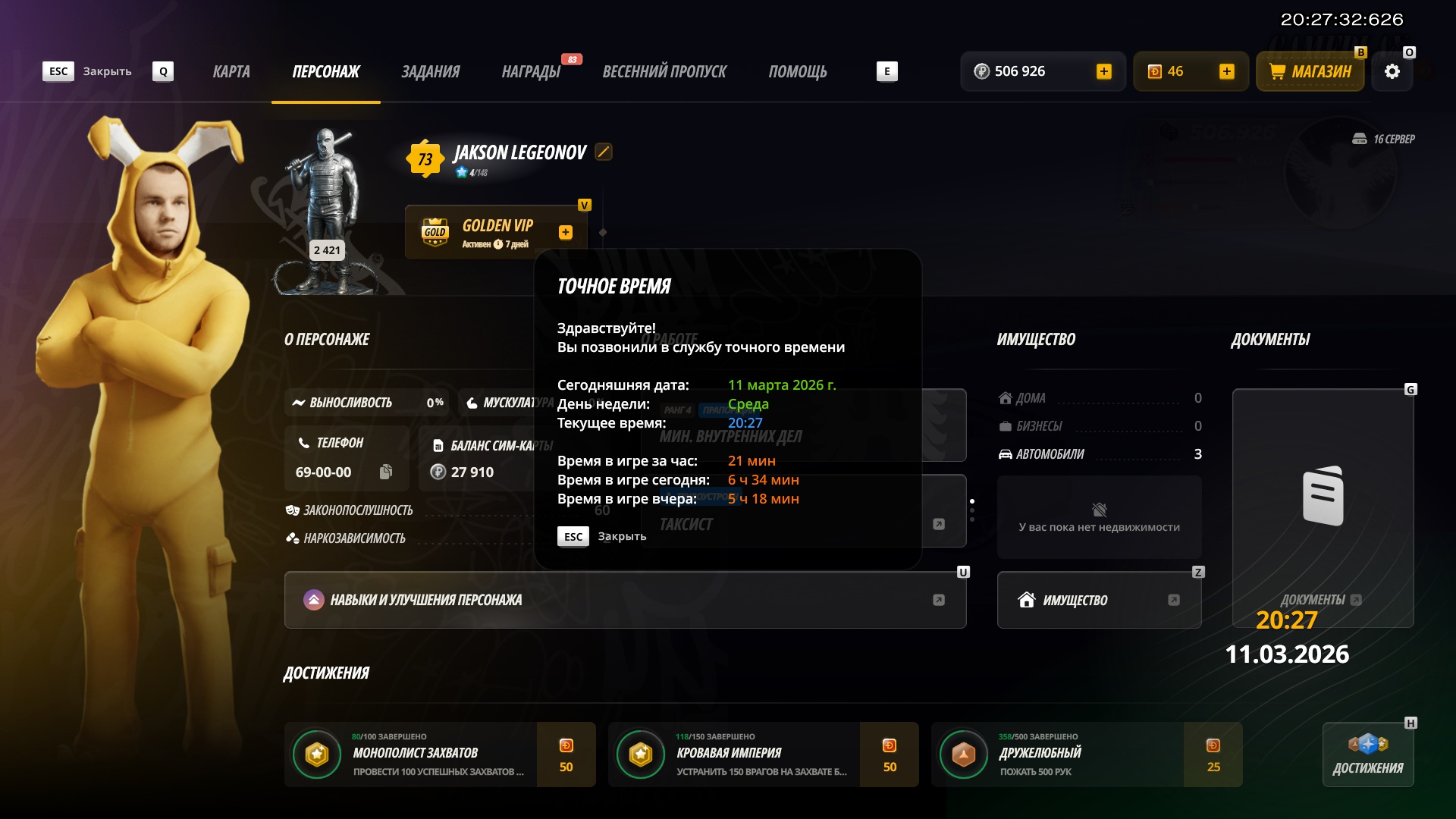
Task: Switch to the Награды tab
Action: 531,72
